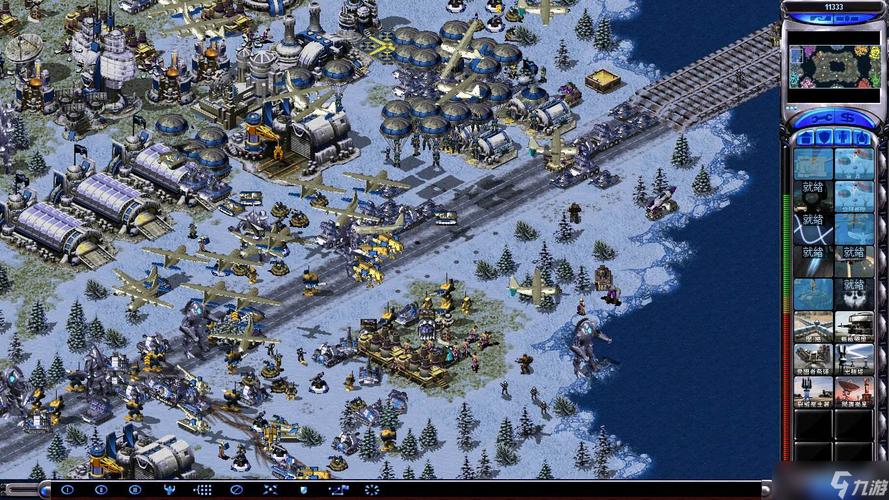Click the type-select figure icon
The height and width of the screenshot is (500, 889).
point(170,490)
